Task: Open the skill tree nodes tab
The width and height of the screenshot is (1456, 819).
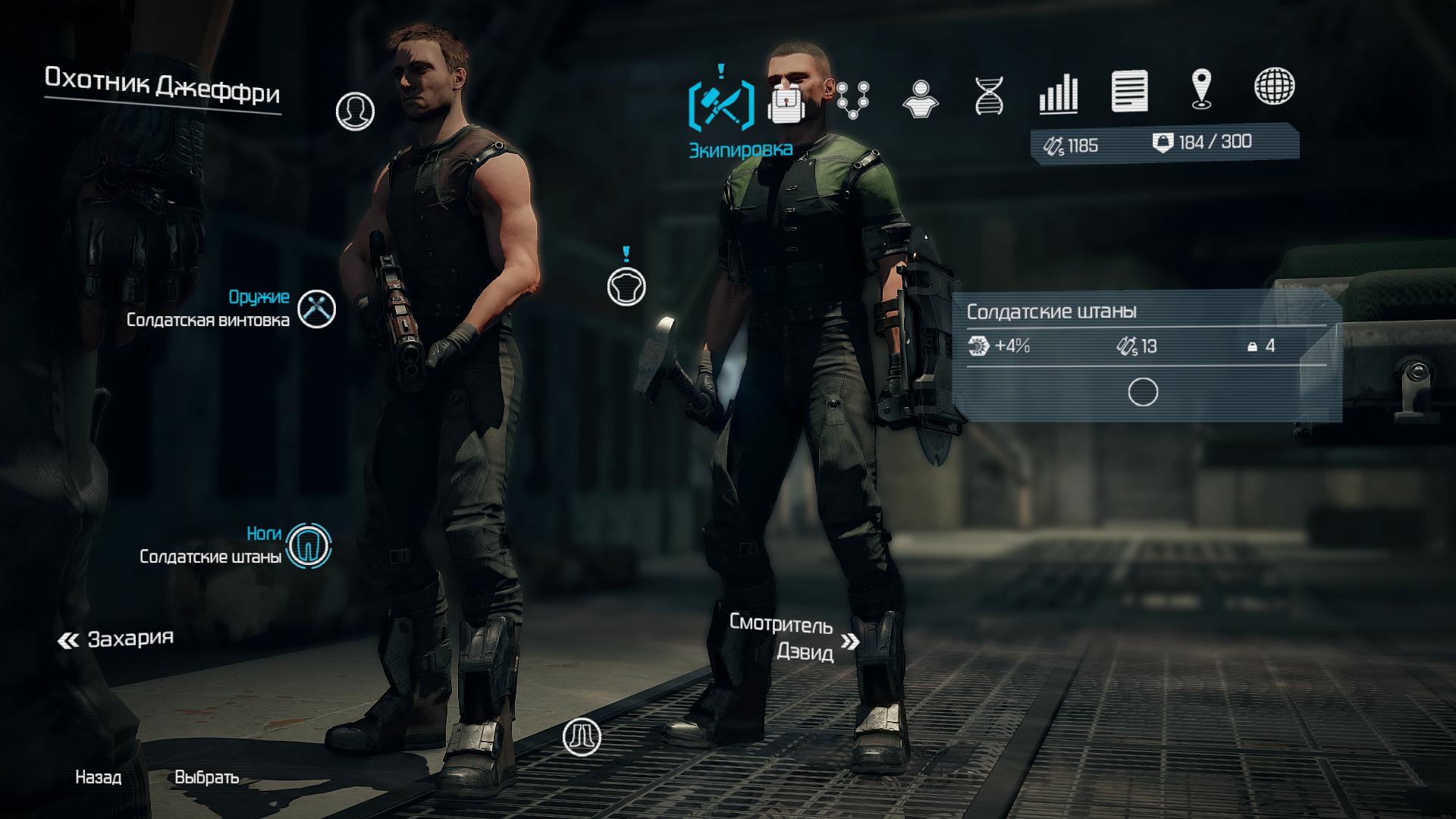Action: tap(853, 99)
